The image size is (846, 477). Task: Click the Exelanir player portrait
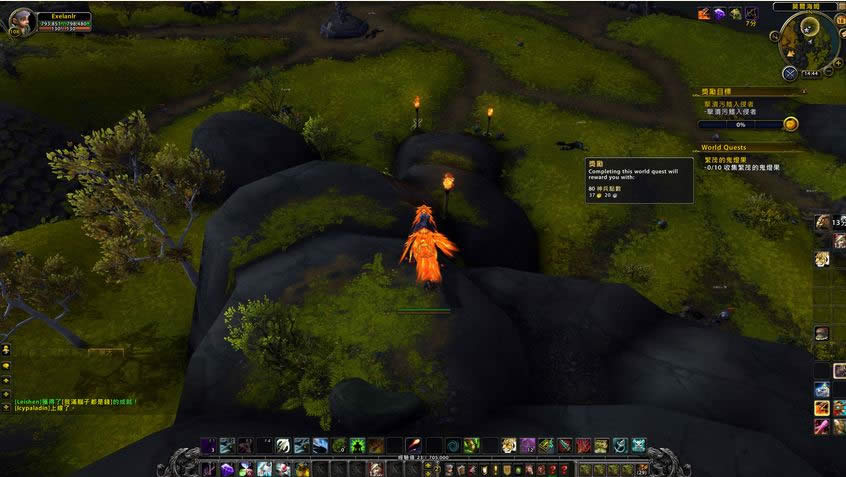(21, 21)
